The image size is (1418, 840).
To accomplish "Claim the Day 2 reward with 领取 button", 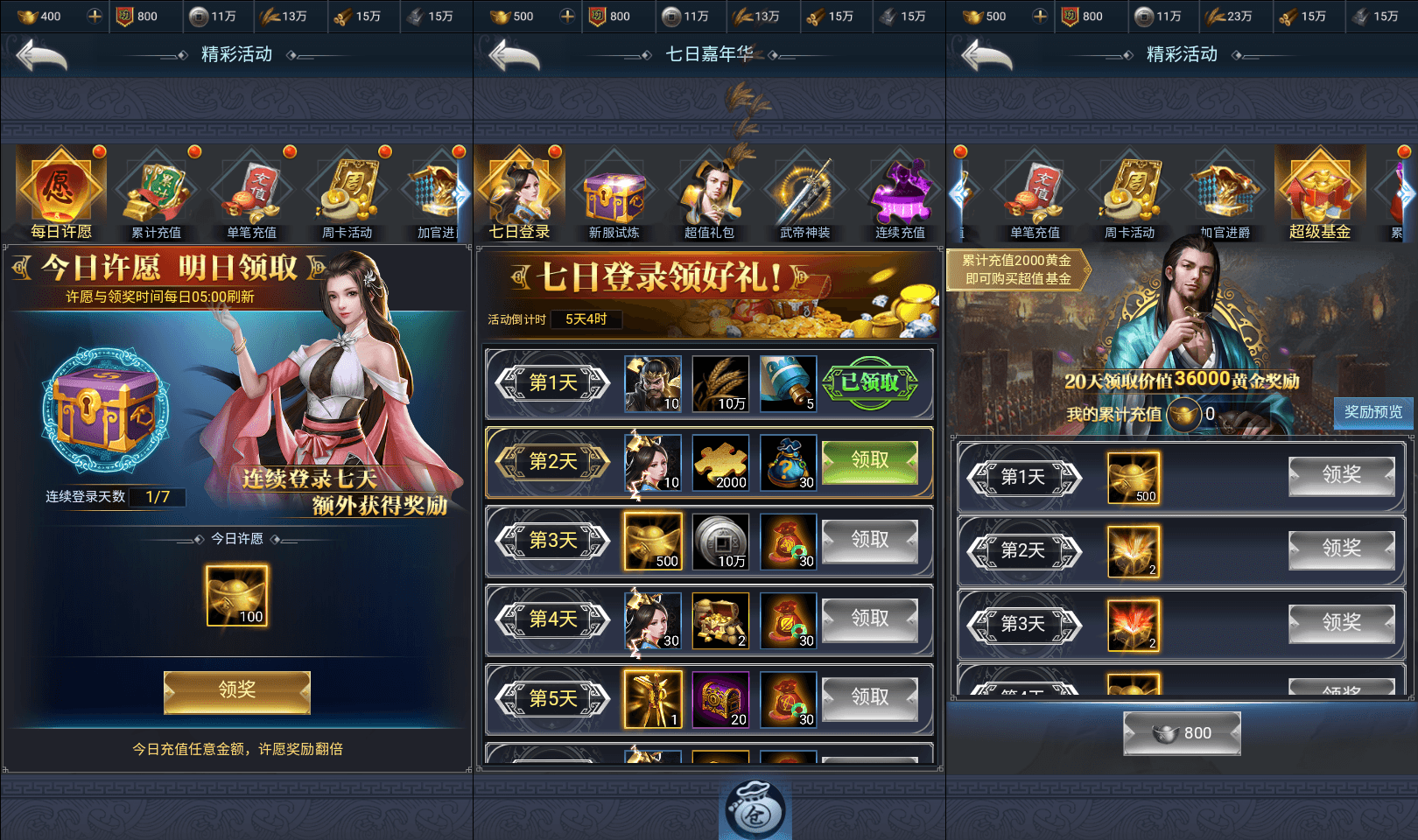I will [870, 461].
